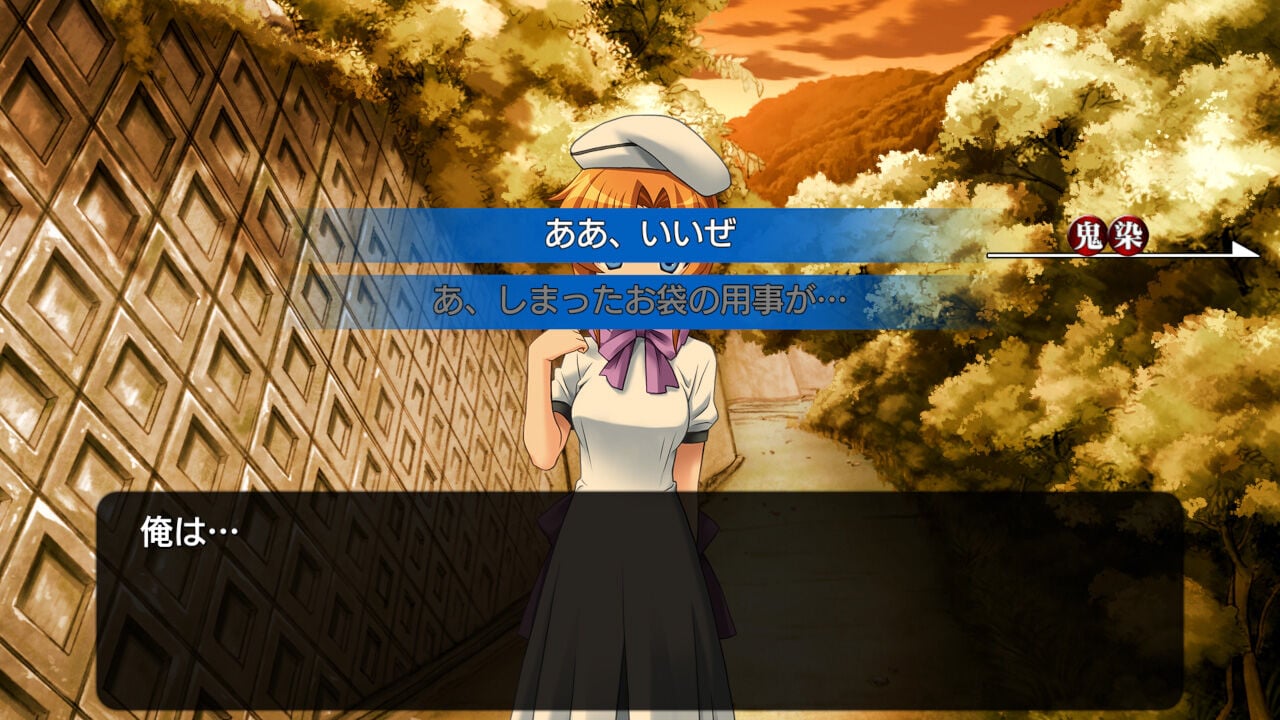Screen dimensions: 1280x720
Task: Advance text by clicking the dialogue window
Action: 640,600
